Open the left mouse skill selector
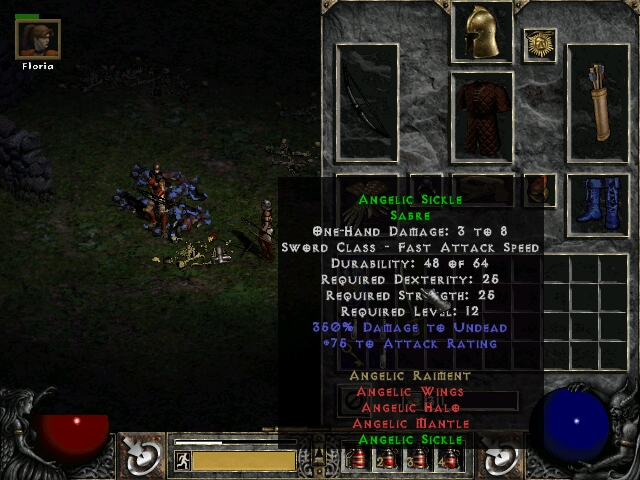This screenshot has width=640, height=480. [x=143, y=456]
